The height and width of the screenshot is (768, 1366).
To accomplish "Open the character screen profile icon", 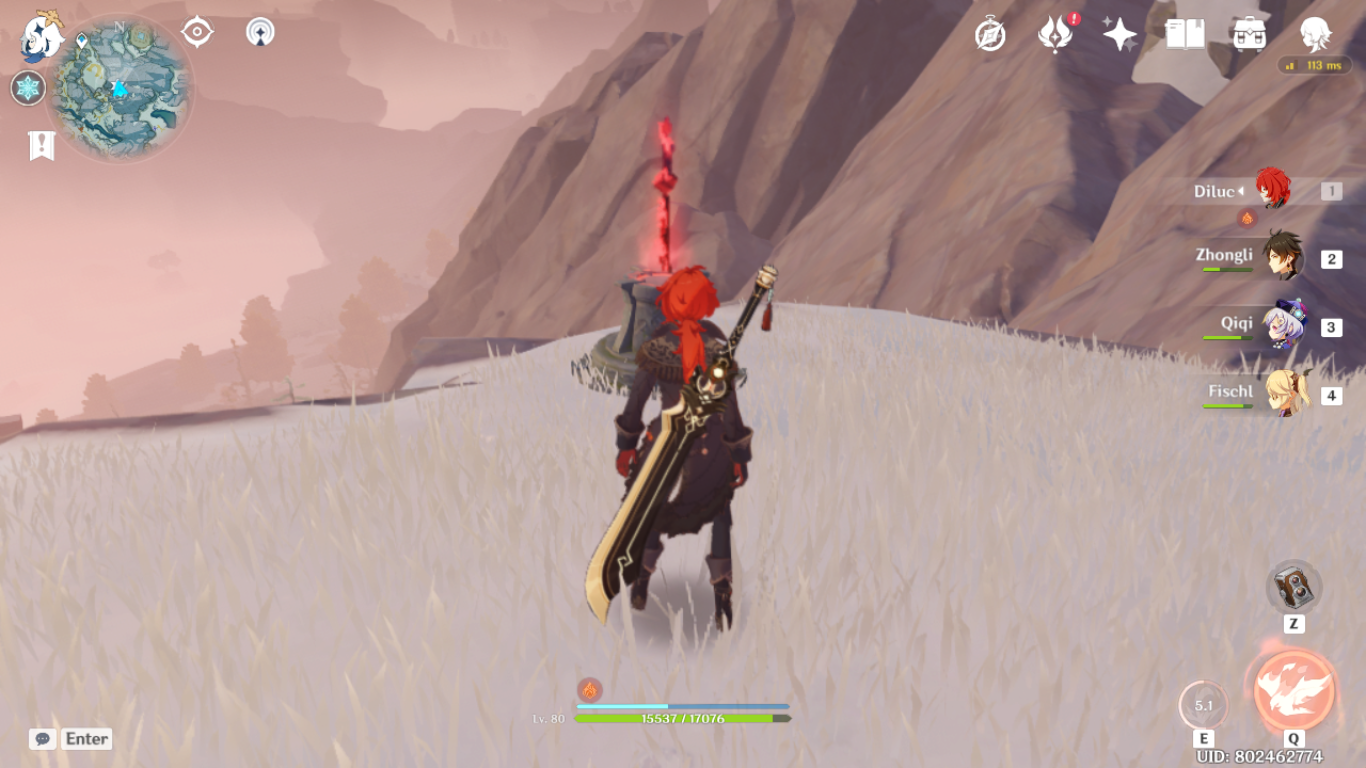I will (1315, 35).
